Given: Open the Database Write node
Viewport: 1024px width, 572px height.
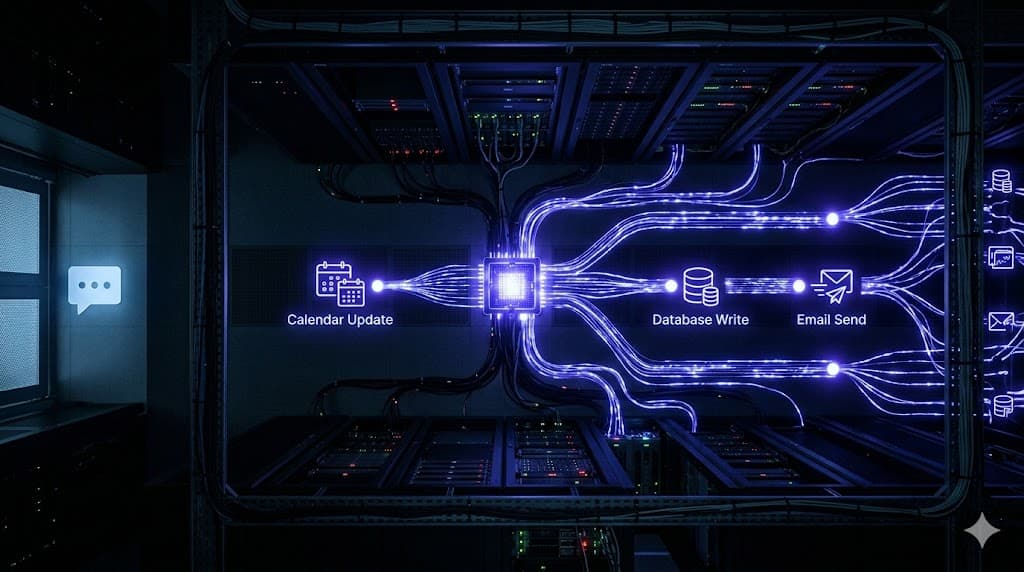Looking at the screenshot, I should 700,286.
